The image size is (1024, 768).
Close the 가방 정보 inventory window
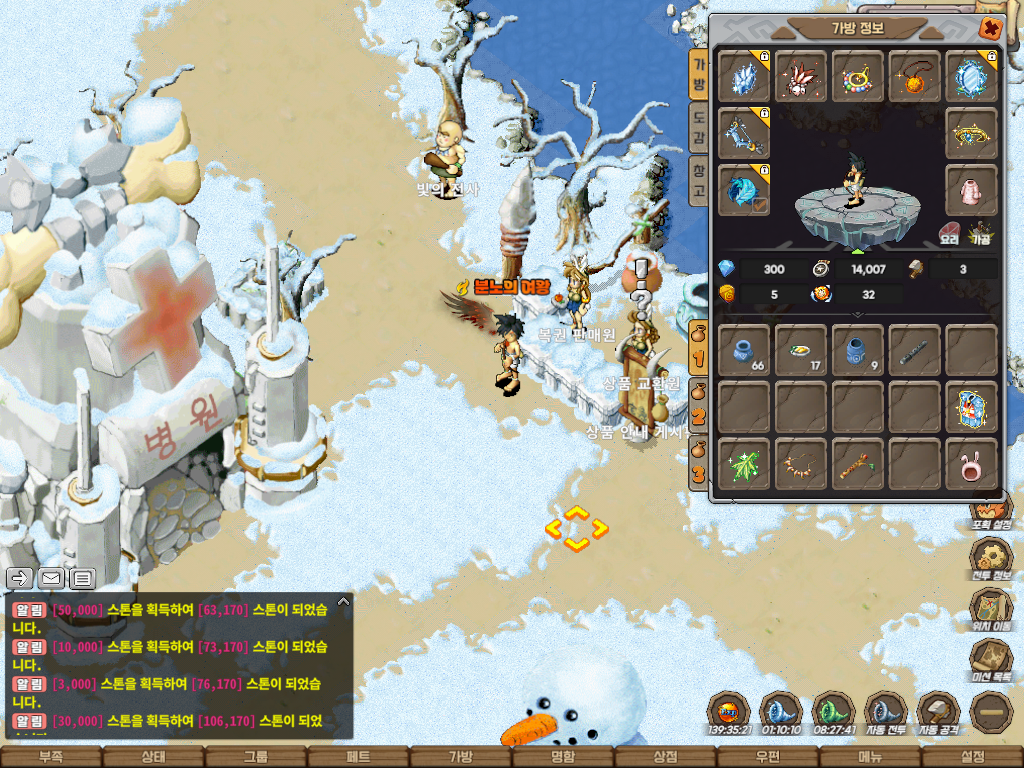click(990, 28)
